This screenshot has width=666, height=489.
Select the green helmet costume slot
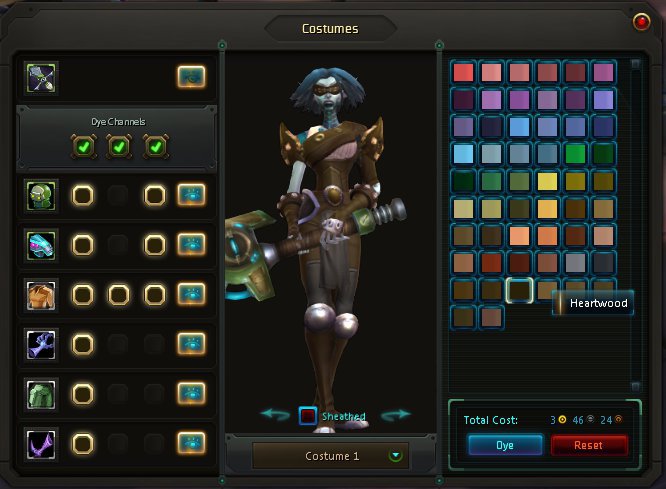(x=42, y=195)
